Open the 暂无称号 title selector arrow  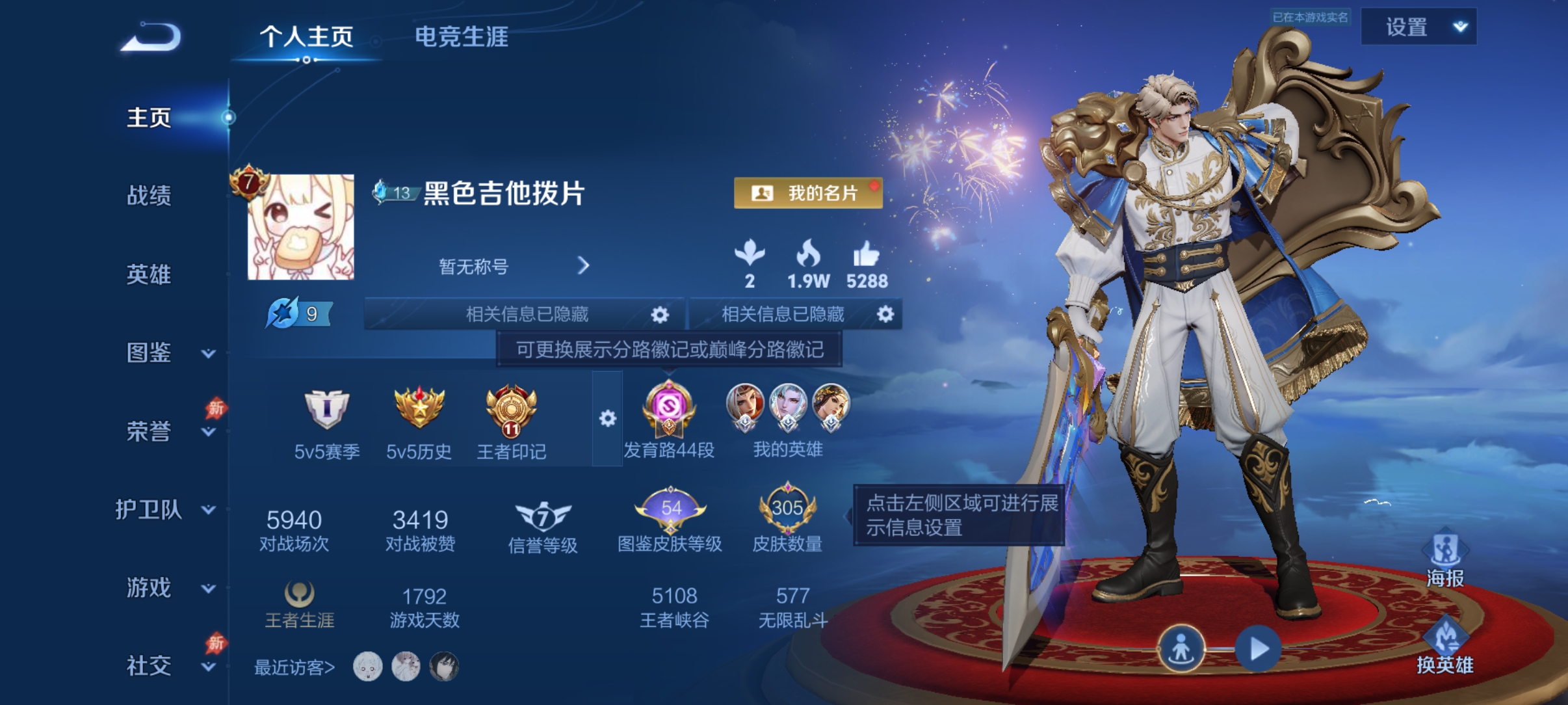click(x=583, y=266)
